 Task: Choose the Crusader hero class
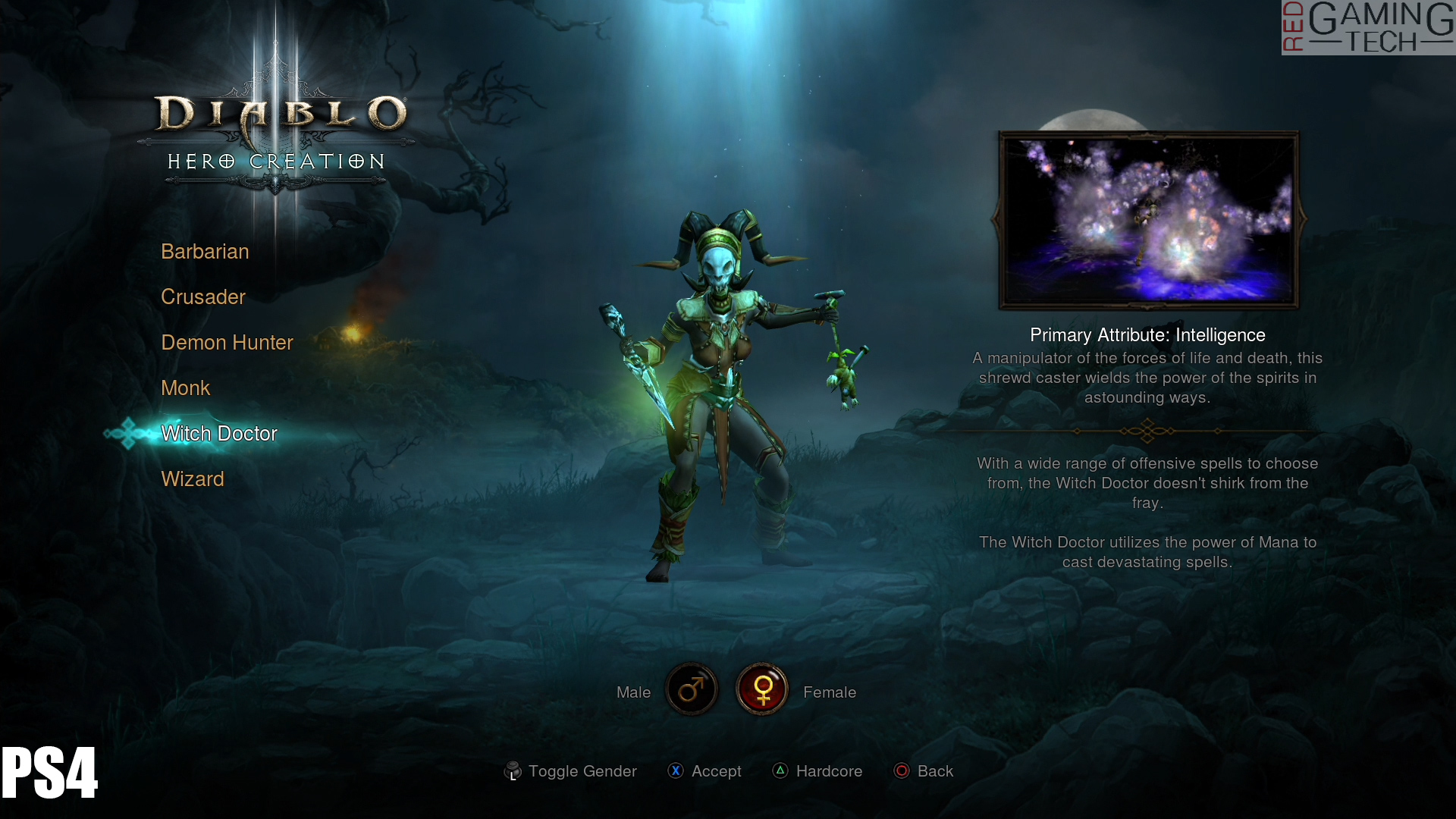click(x=203, y=297)
